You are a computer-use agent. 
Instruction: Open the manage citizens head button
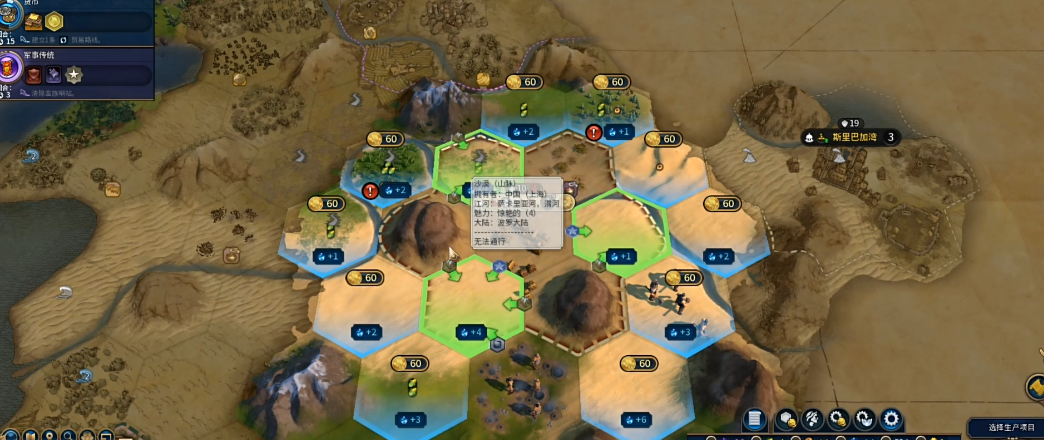[x=813, y=419]
